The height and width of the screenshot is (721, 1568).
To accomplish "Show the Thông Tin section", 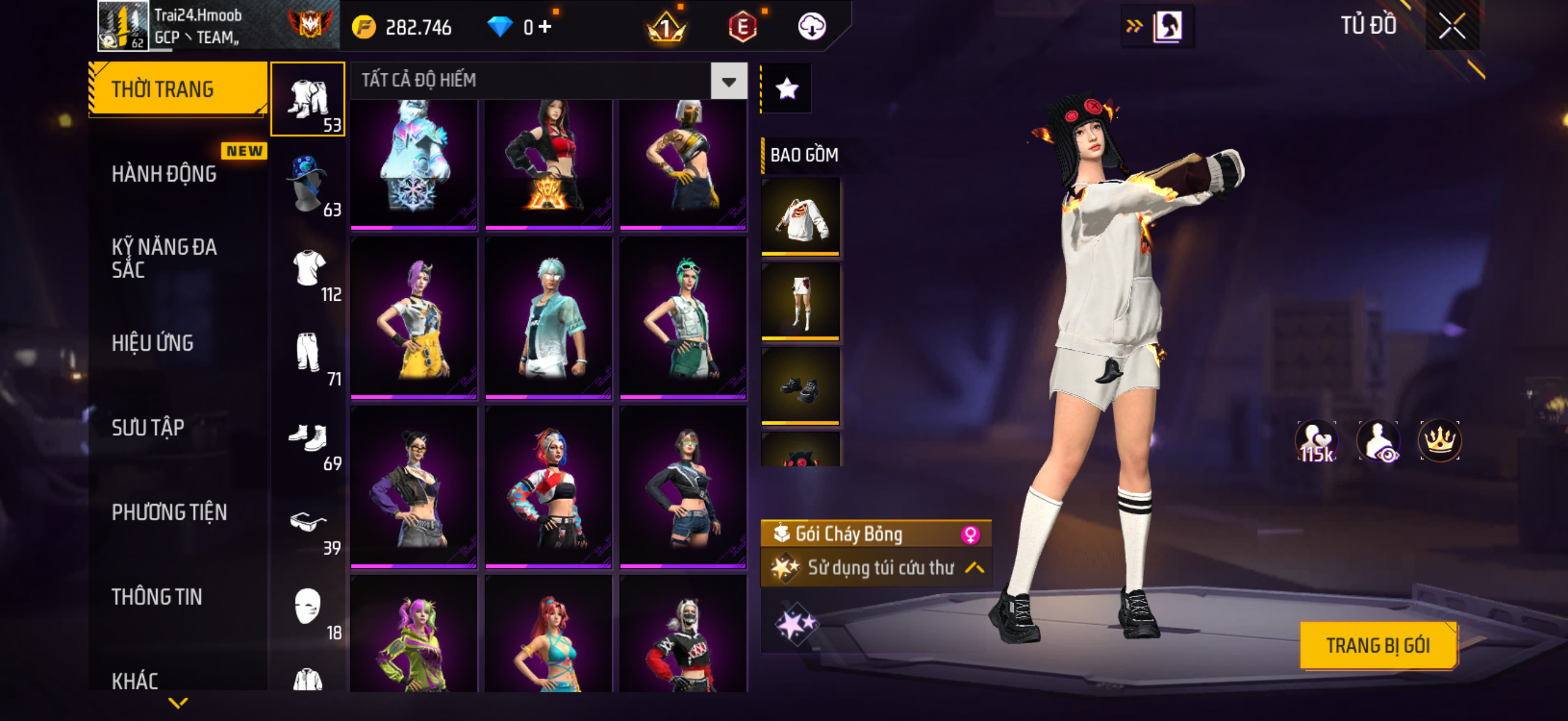I will [x=157, y=597].
